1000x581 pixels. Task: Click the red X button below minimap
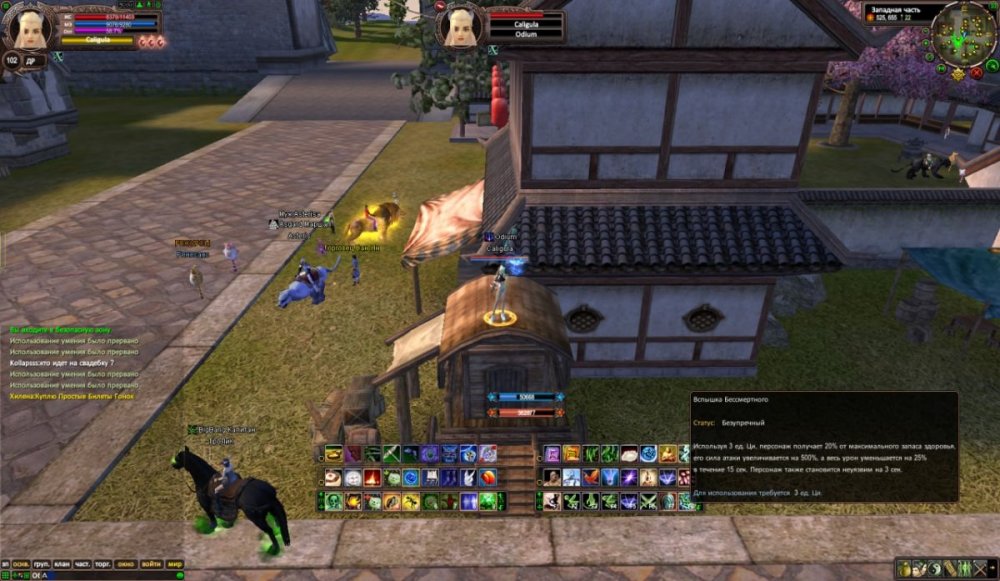tap(975, 72)
